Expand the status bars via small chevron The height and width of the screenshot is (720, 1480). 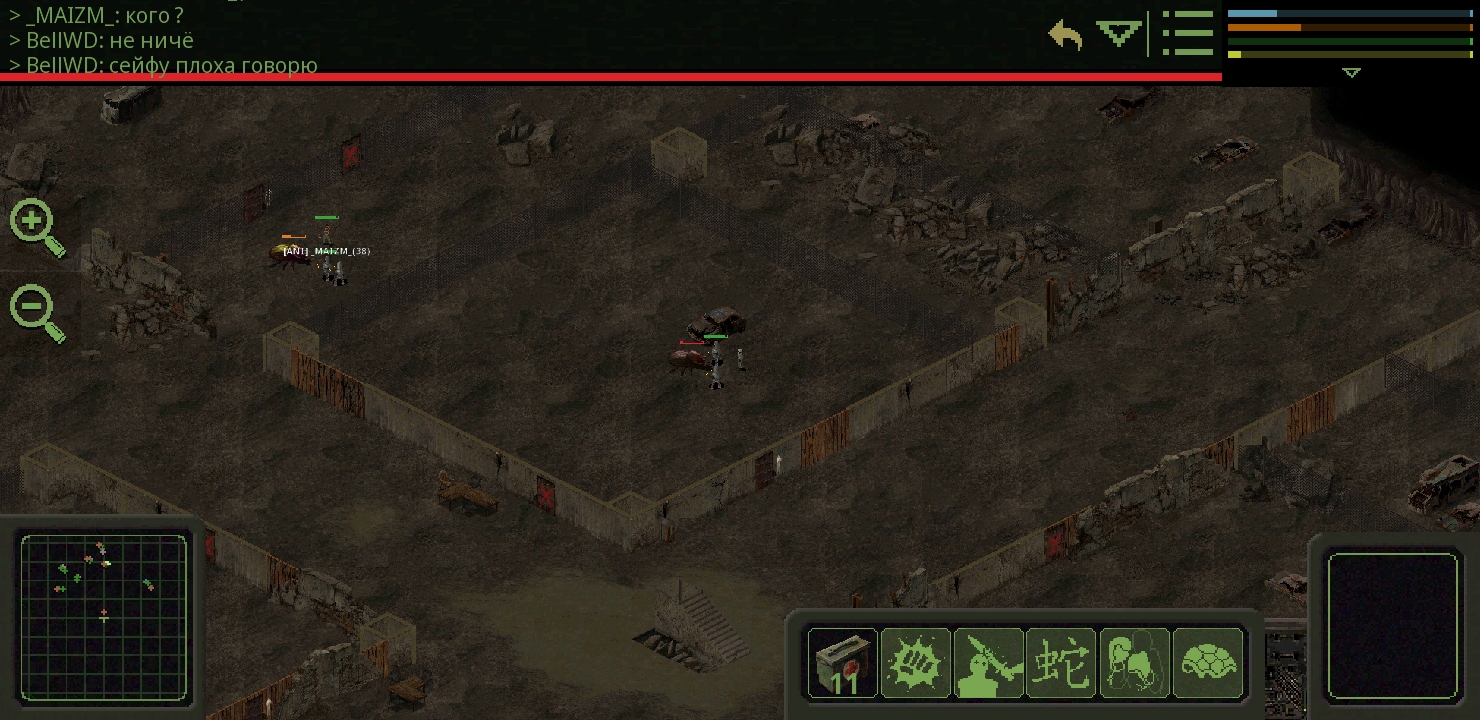(x=1351, y=72)
